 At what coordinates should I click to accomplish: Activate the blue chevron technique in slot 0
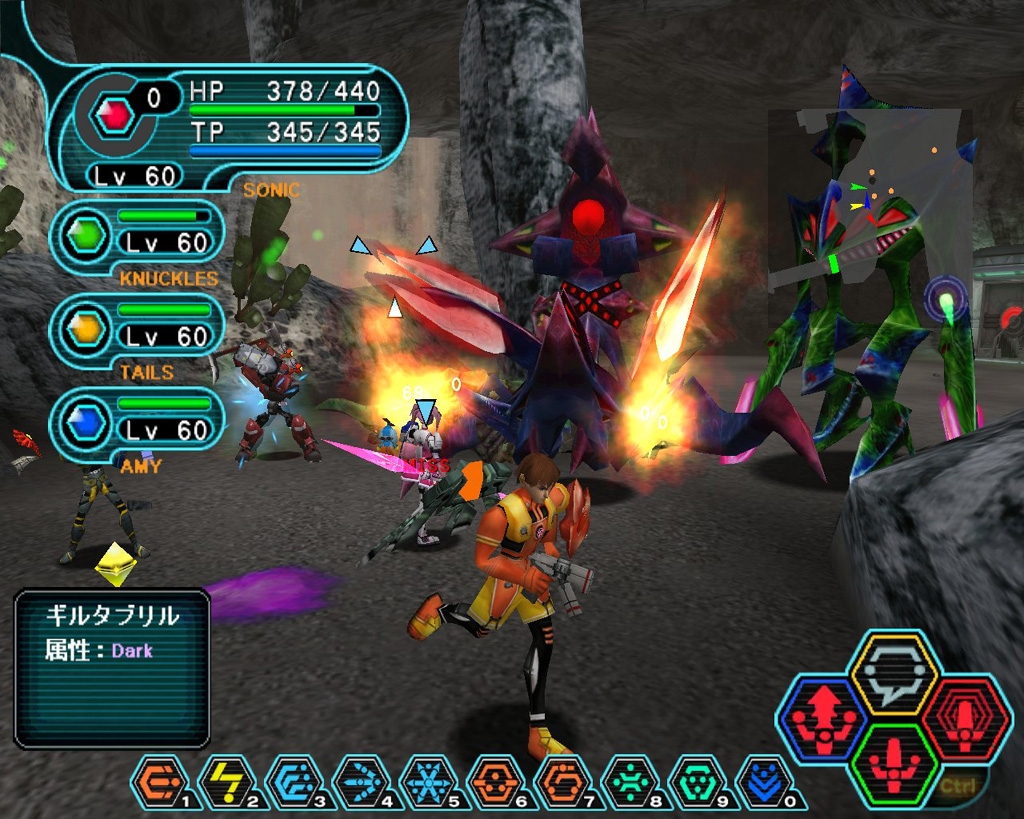point(765,781)
